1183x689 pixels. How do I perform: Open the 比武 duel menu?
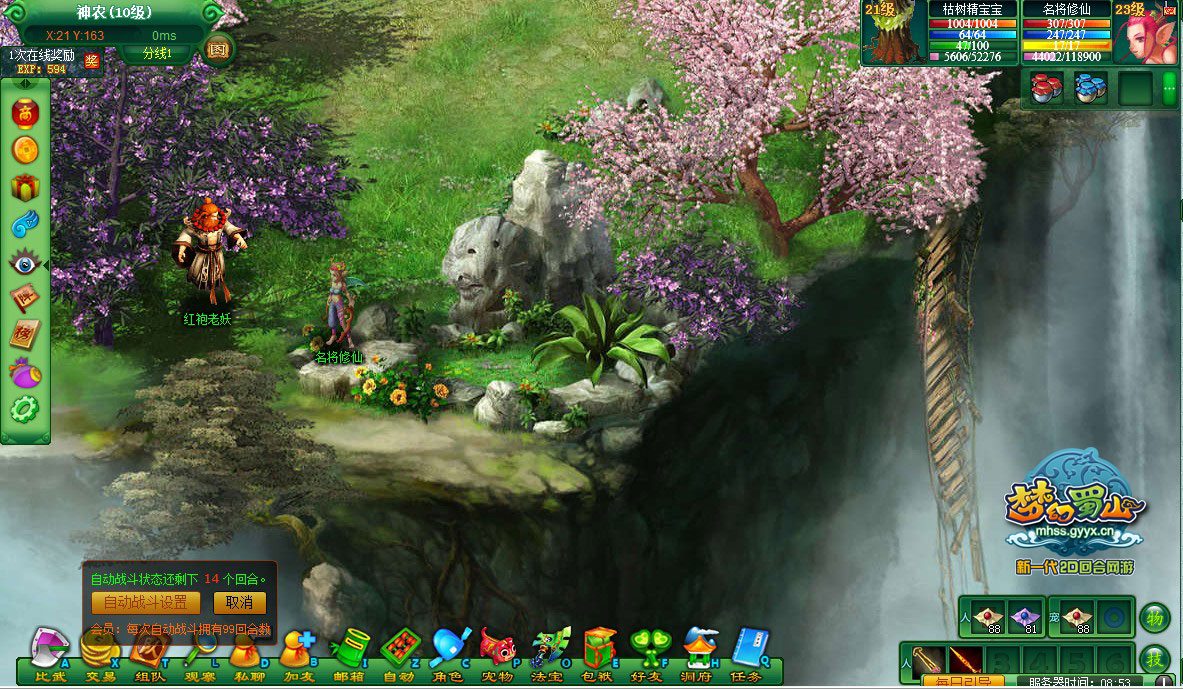click(49, 652)
